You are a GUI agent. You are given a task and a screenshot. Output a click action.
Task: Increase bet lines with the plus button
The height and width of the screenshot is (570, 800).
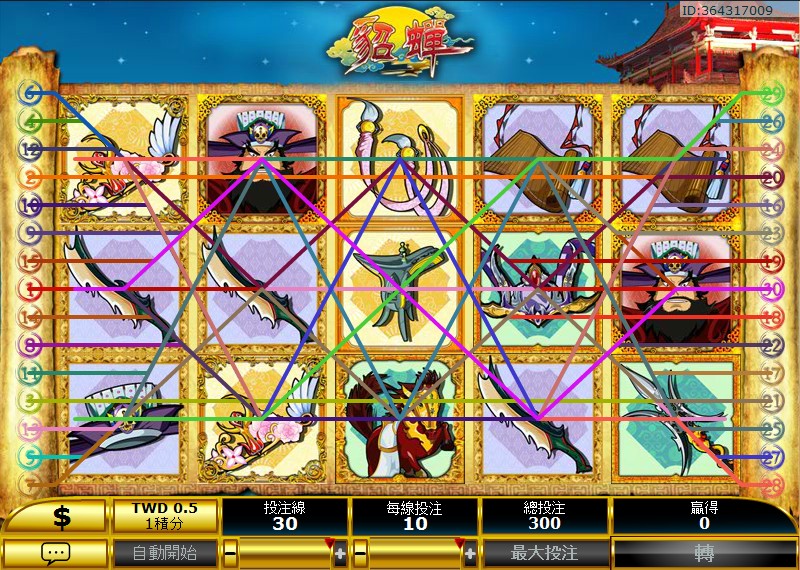[340, 552]
